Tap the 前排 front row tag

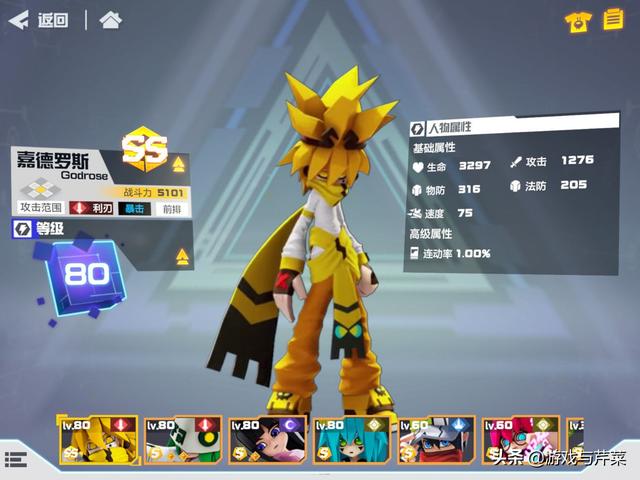(x=172, y=208)
